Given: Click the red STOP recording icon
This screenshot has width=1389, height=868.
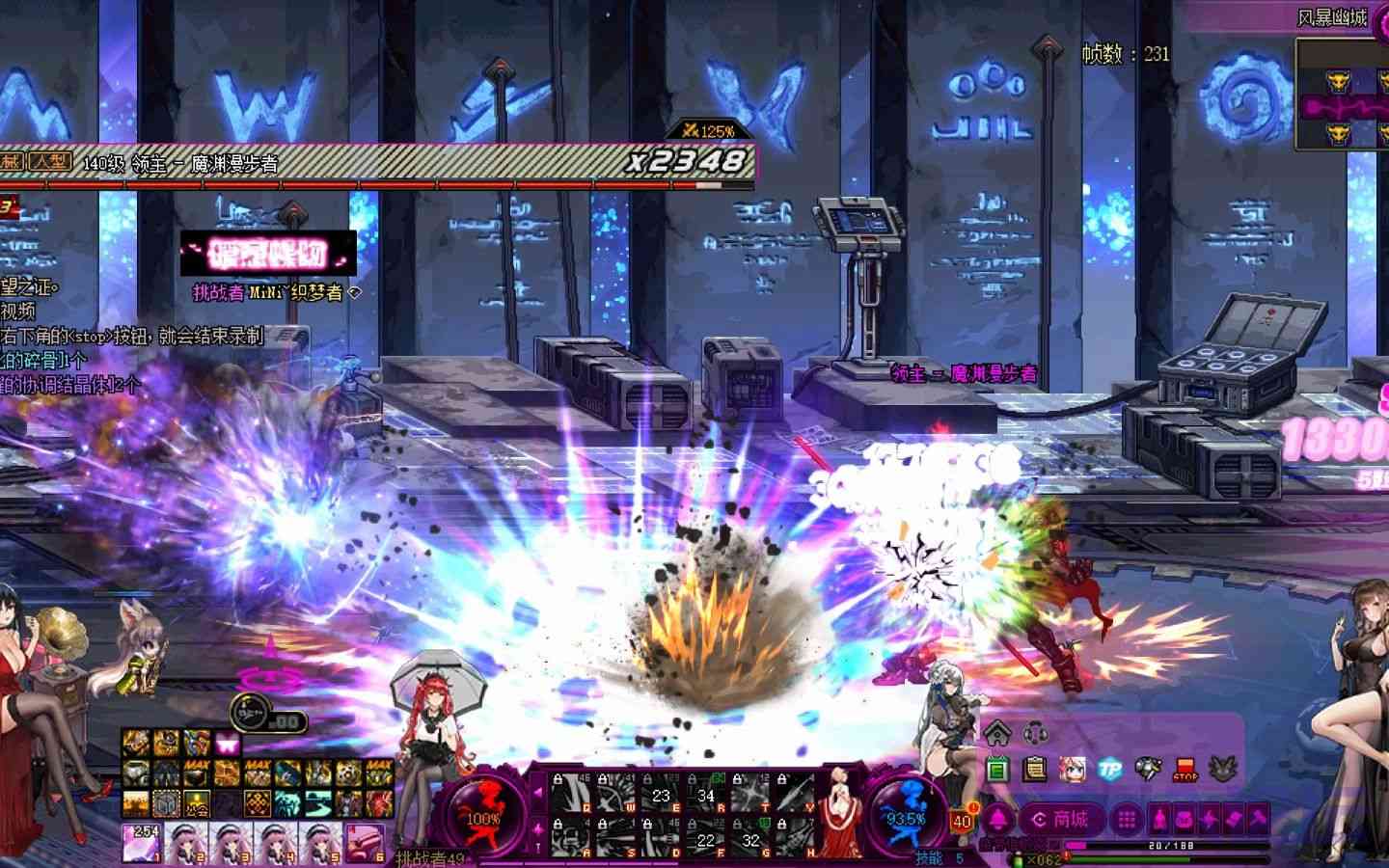Looking at the screenshot, I should 1185,770.
